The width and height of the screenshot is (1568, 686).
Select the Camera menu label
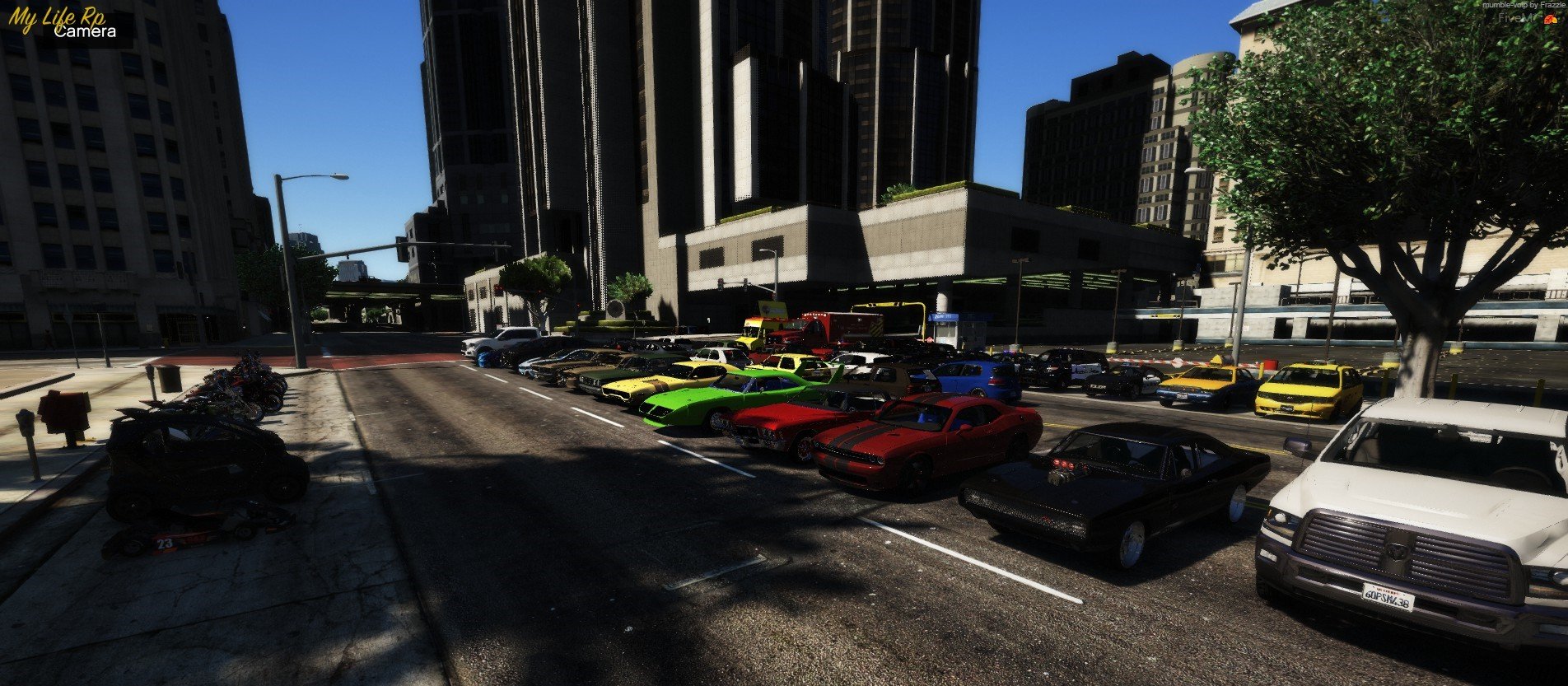(x=85, y=32)
